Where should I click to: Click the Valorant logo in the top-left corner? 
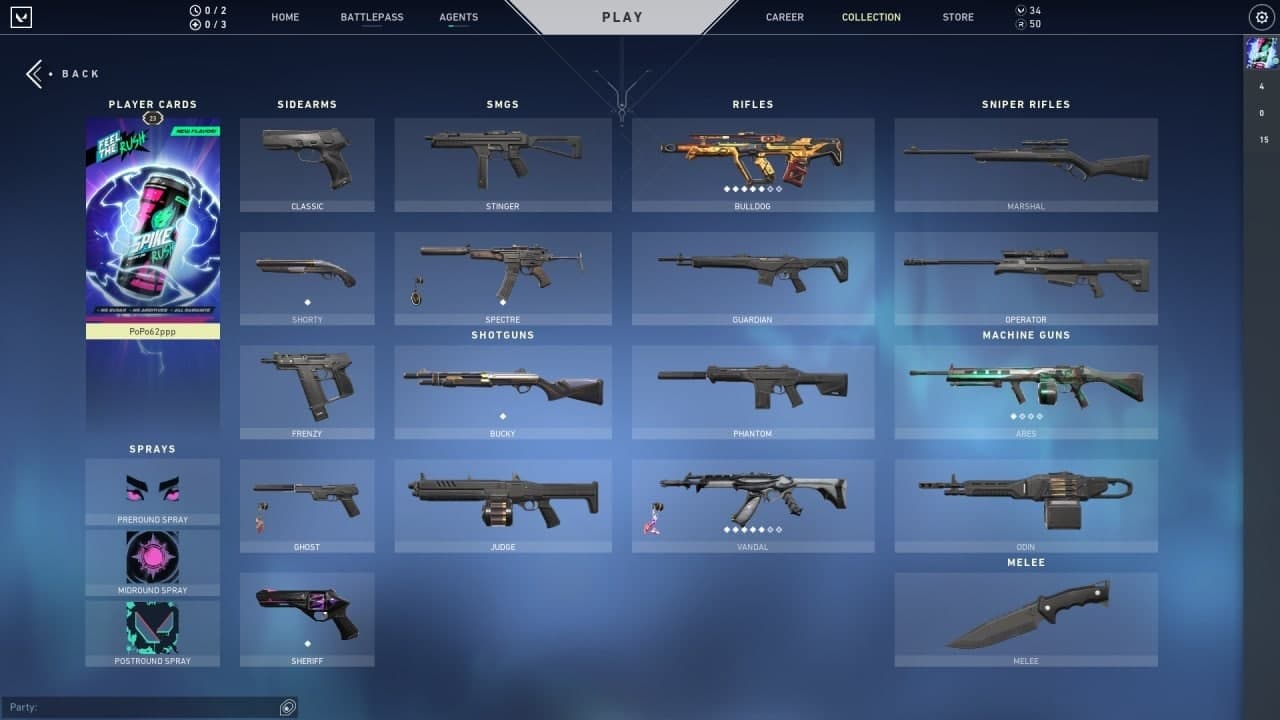(x=20, y=17)
